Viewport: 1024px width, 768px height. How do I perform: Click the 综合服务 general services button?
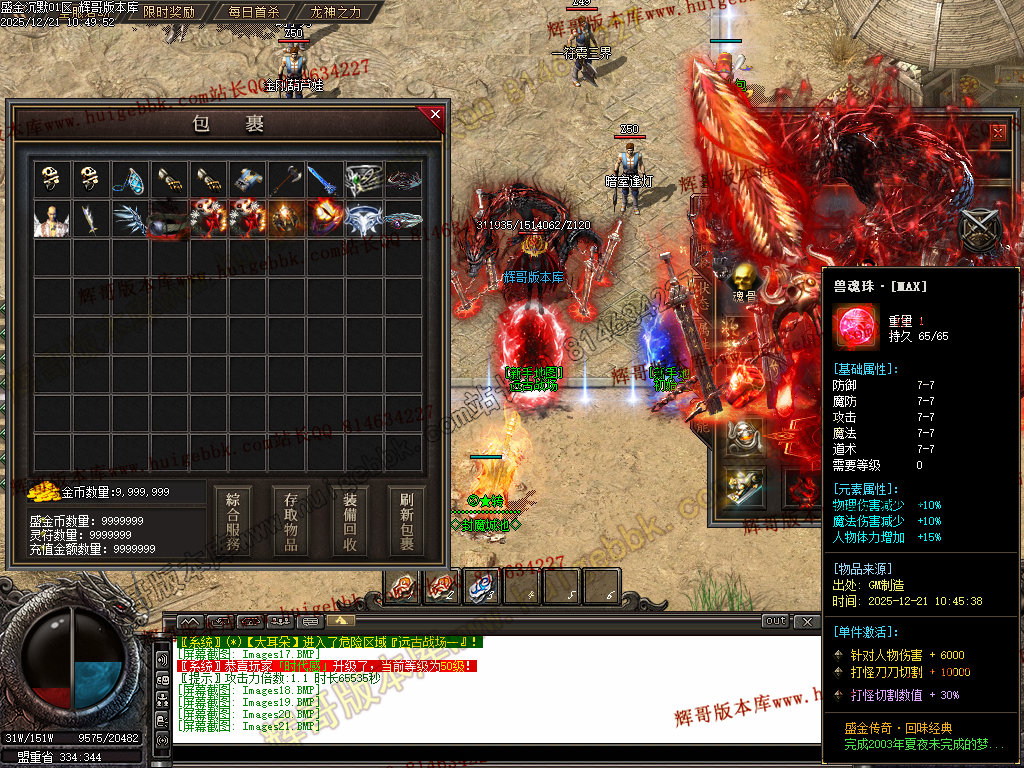tap(233, 521)
